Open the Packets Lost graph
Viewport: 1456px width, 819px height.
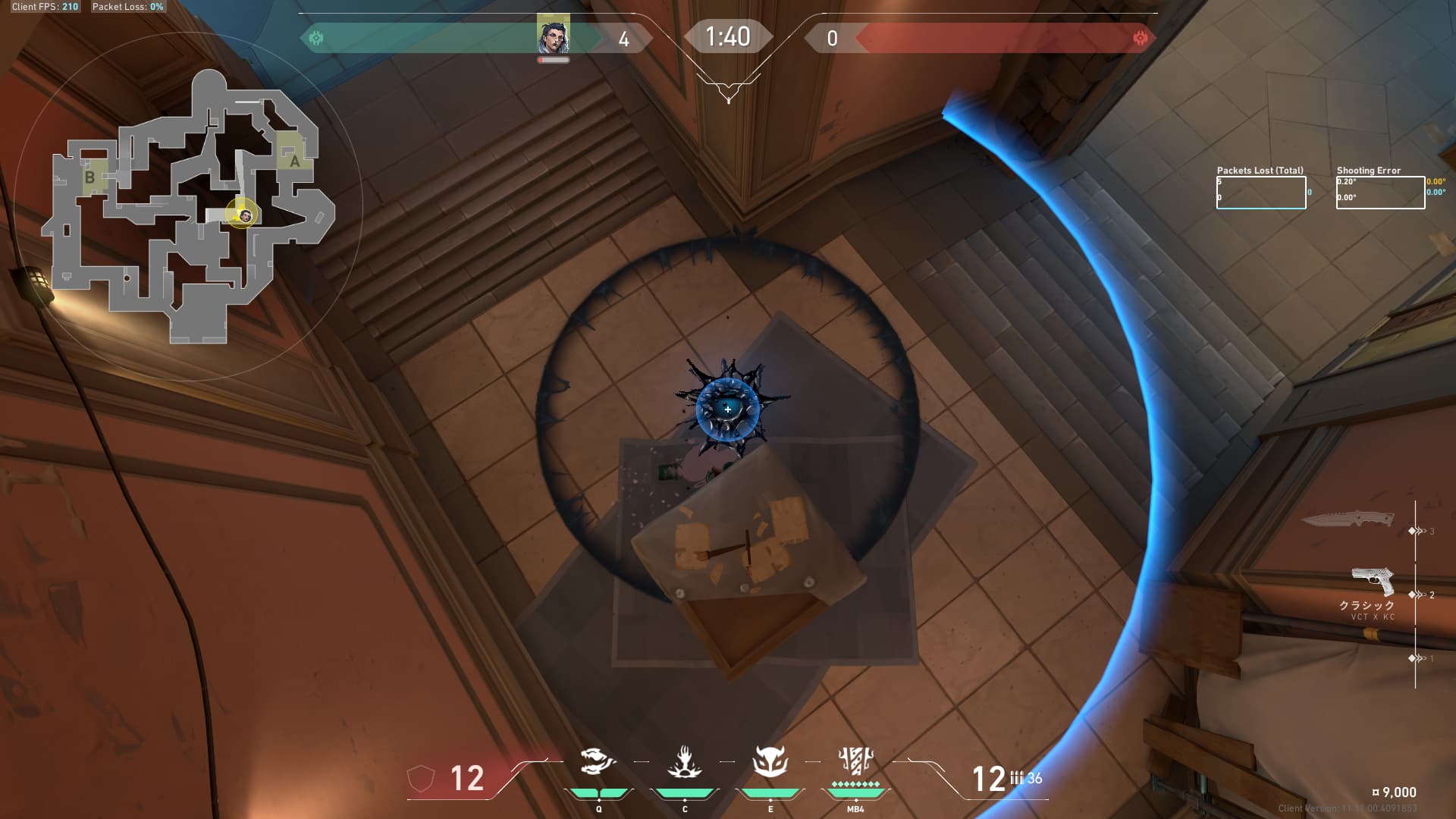pyautogui.click(x=1260, y=192)
